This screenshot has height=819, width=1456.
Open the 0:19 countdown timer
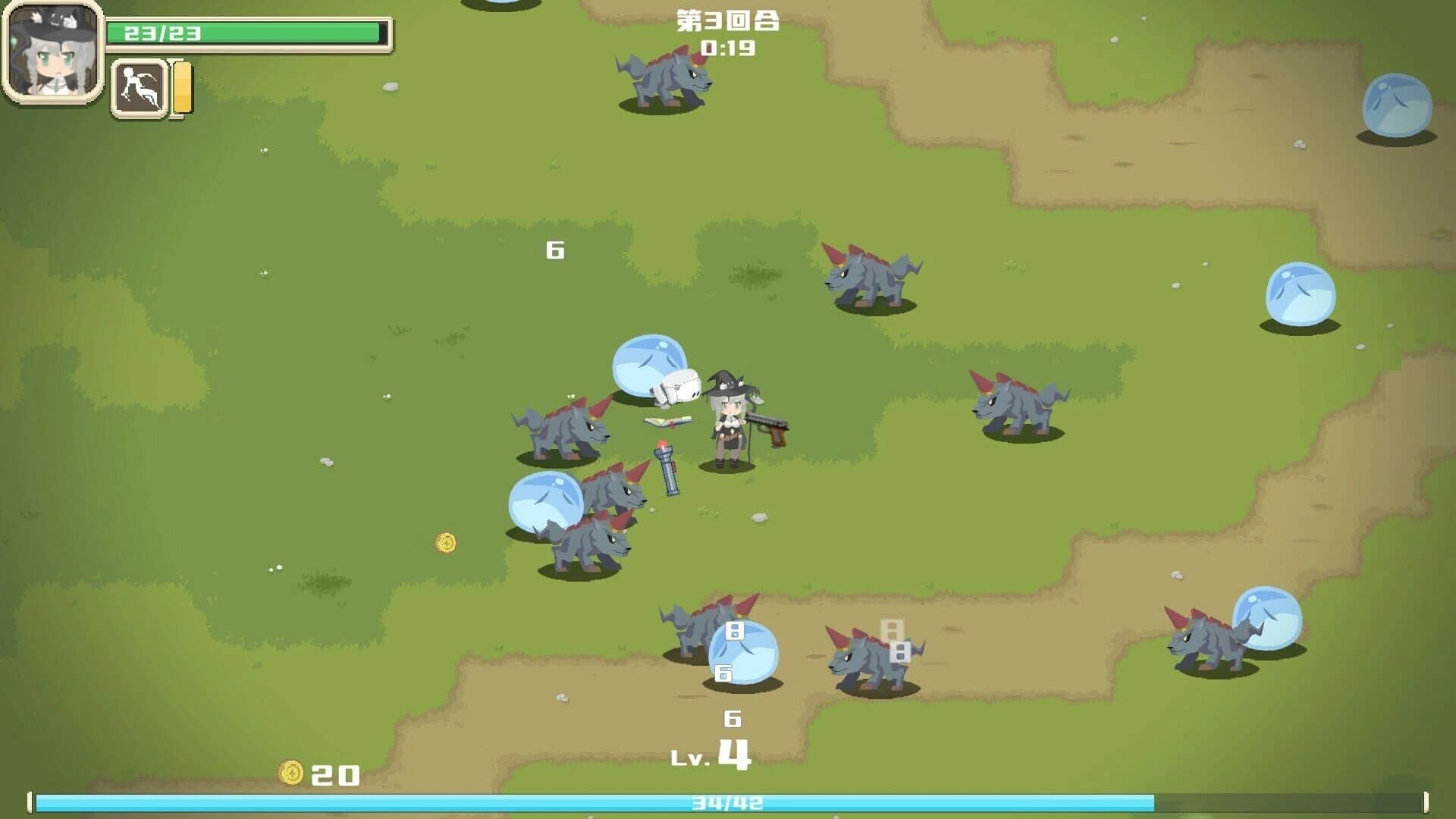tap(727, 49)
